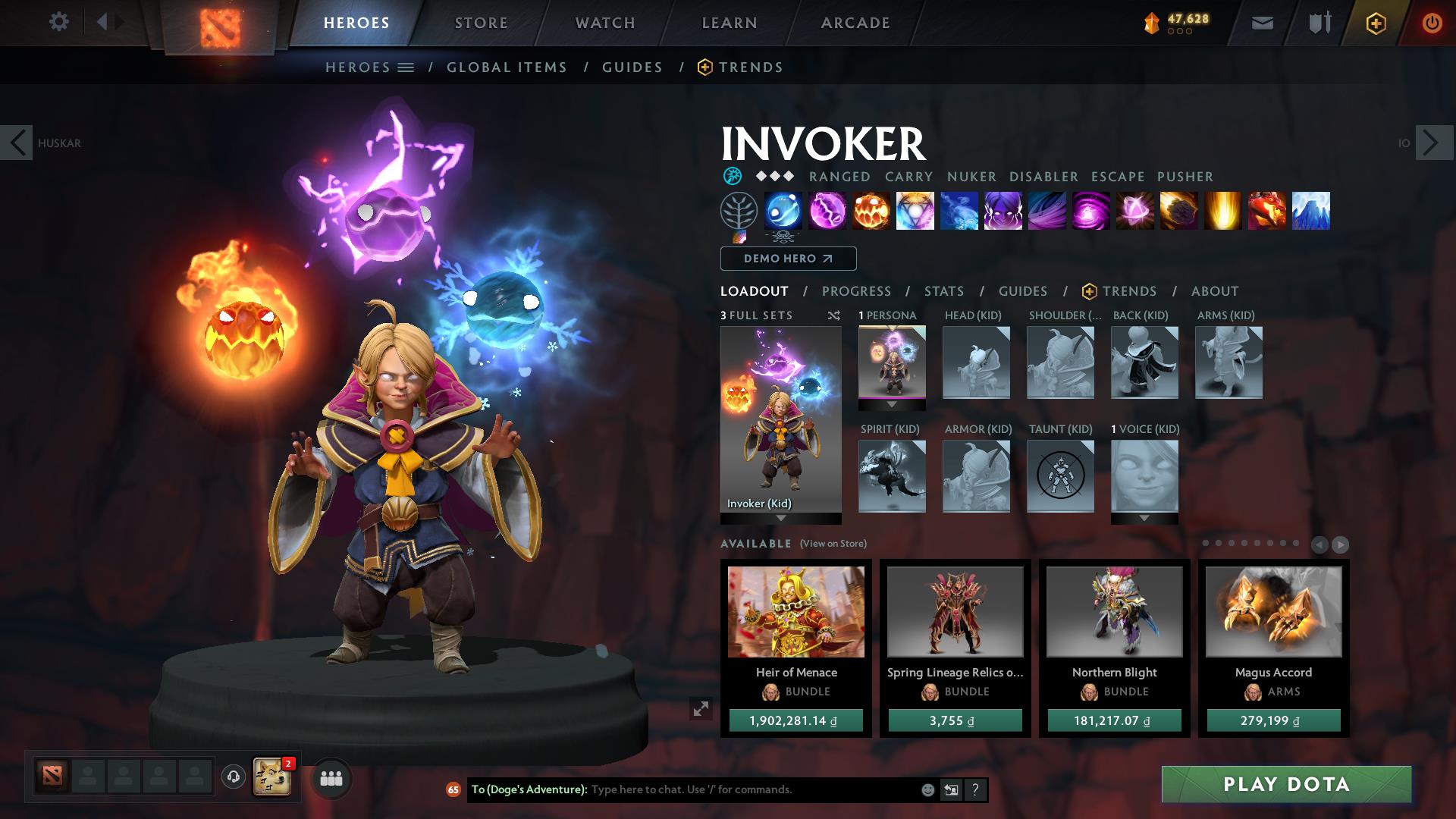Open the friends list people icon
Viewport: 1456px width, 819px height.
tap(330, 778)
